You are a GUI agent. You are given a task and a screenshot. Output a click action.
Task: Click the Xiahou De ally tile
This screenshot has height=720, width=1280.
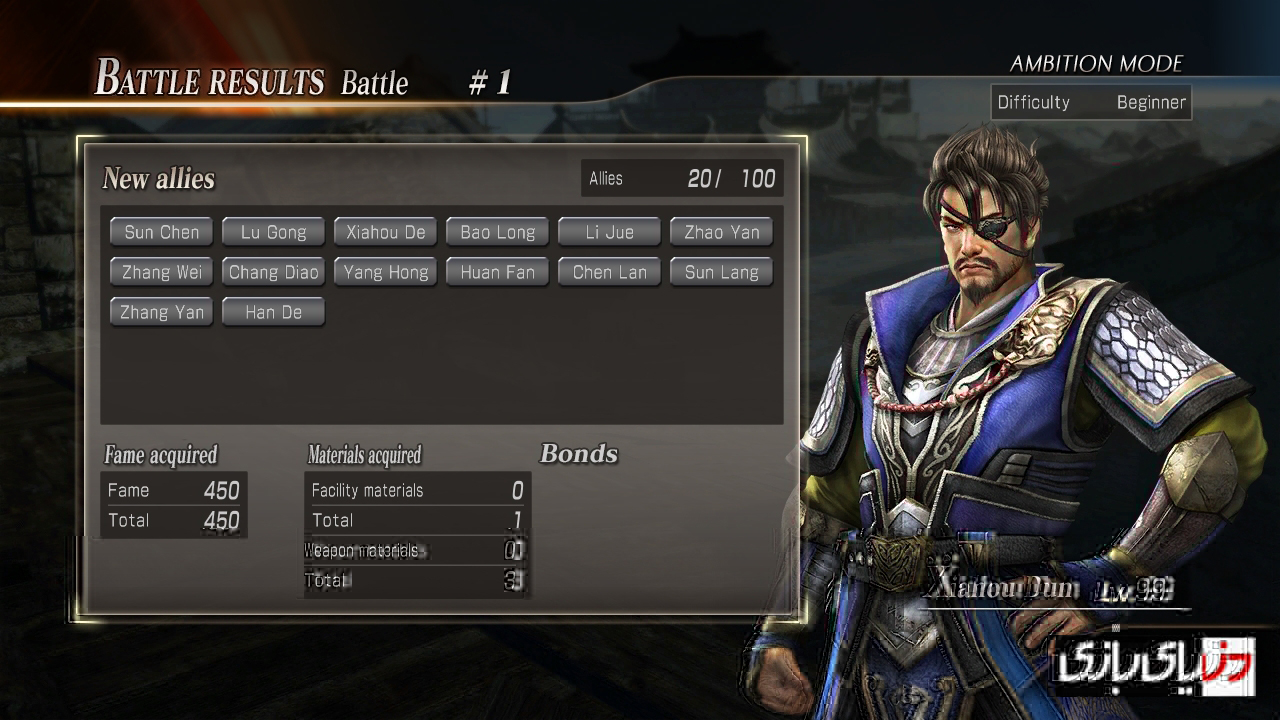pyautogui.click(x=385, y=232)
